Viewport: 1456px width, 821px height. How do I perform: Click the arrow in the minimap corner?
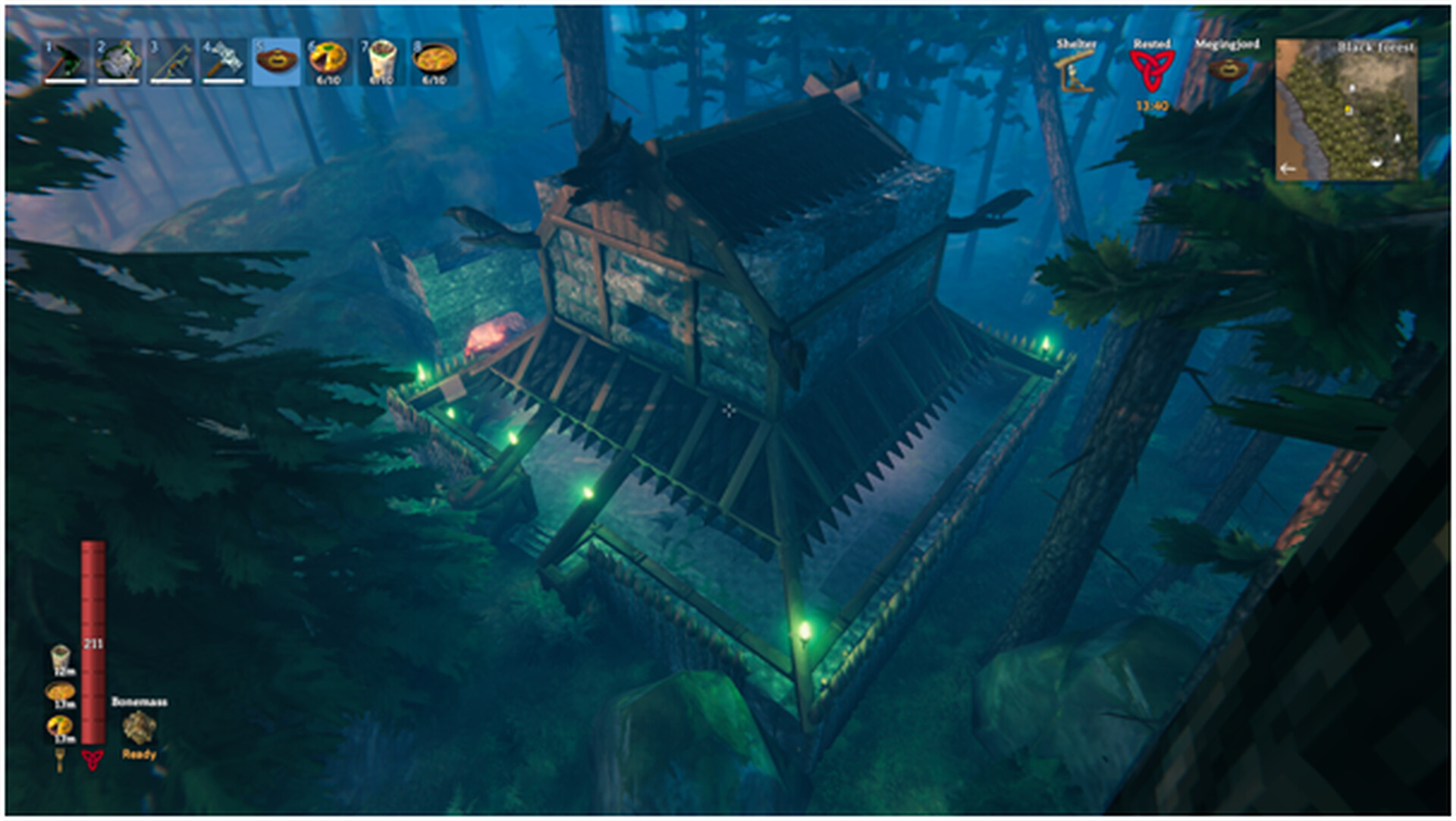1287,168
